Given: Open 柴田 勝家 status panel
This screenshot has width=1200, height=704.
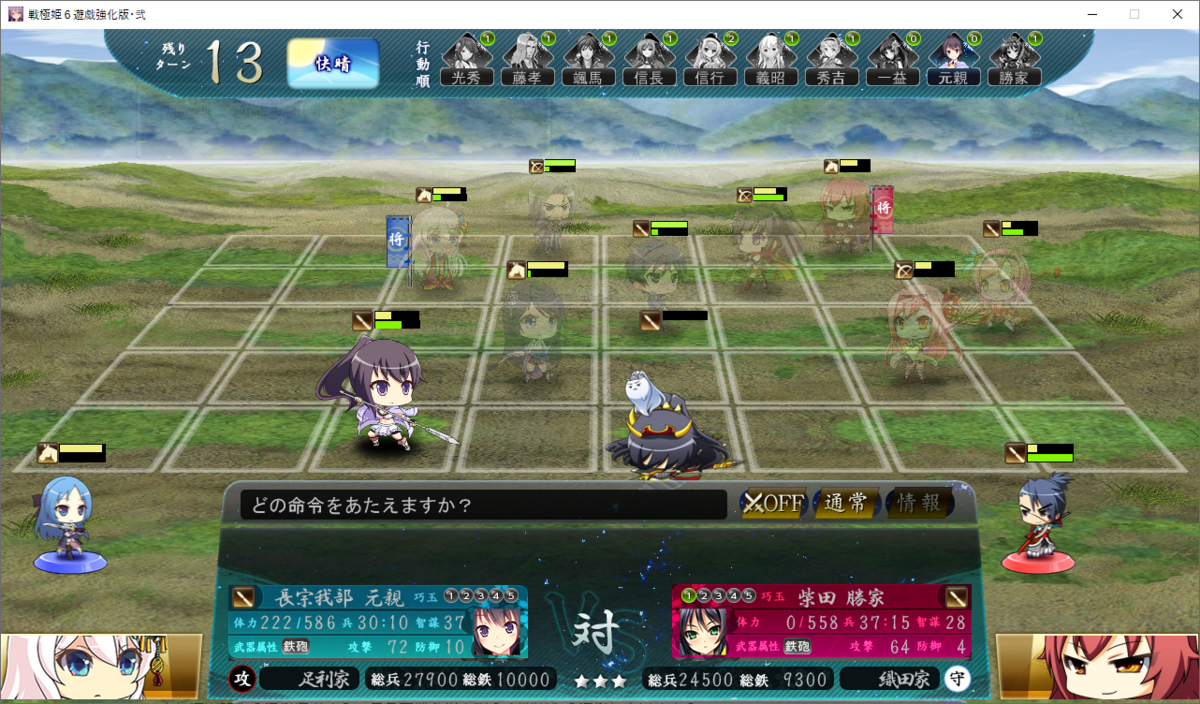Looking at the screenshot, I should coord(822,622).
